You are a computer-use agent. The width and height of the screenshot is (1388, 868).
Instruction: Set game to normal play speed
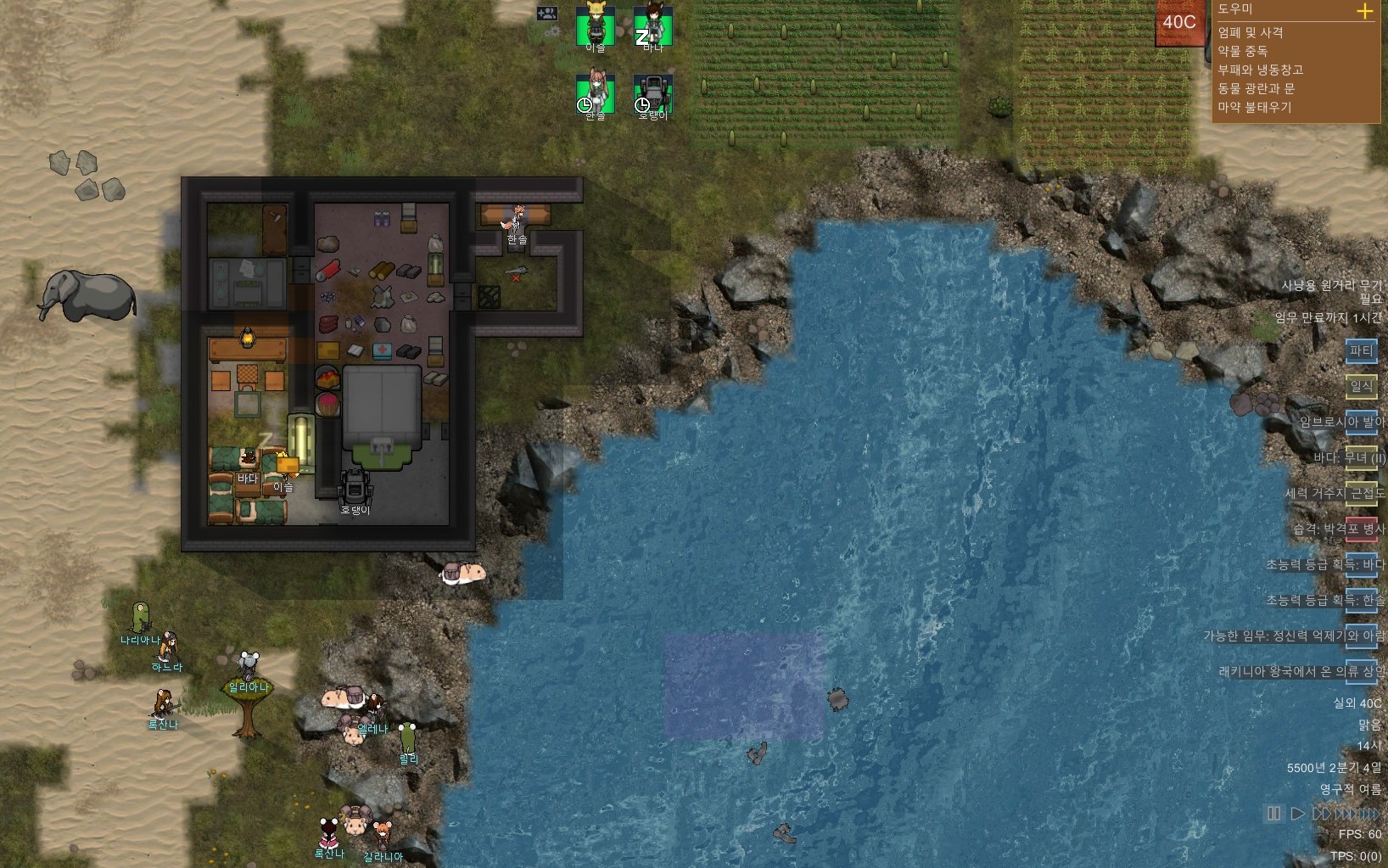(1297, 814)
